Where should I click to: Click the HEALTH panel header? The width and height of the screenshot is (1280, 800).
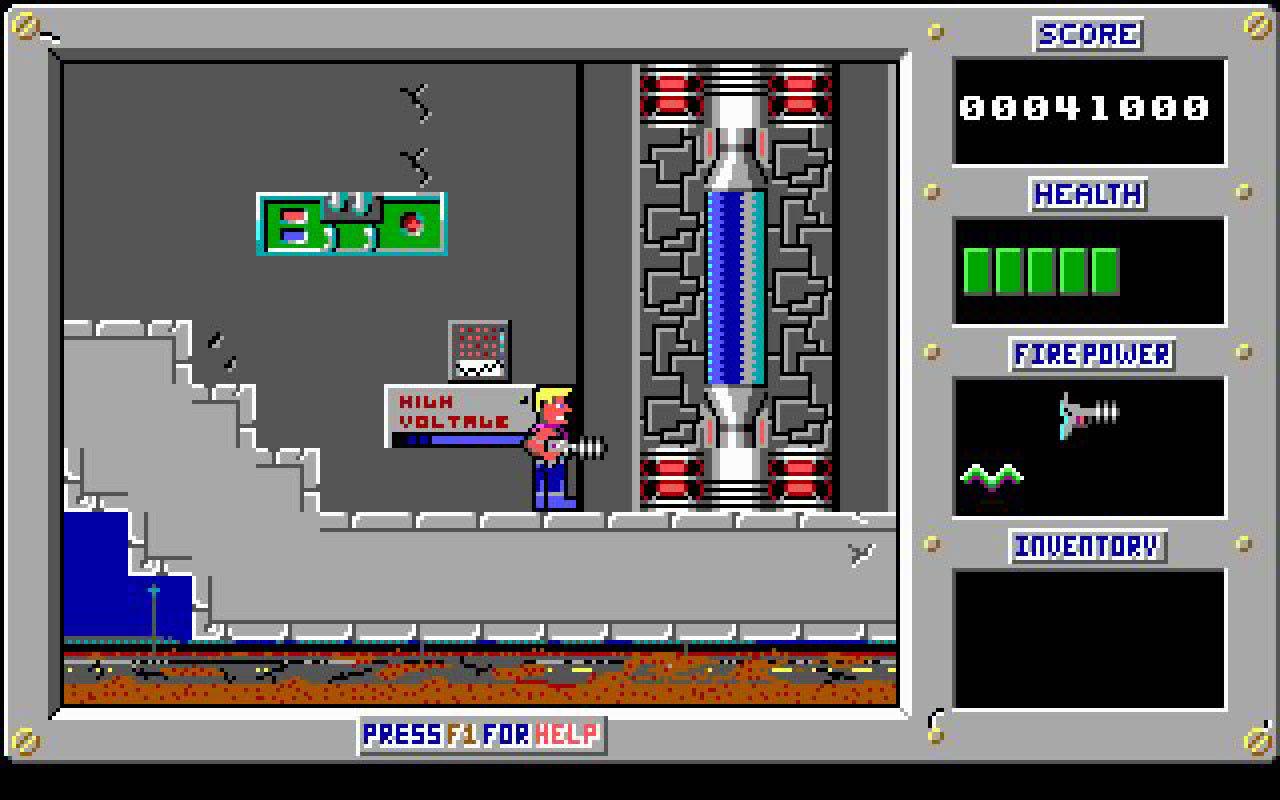point(1087,195)
